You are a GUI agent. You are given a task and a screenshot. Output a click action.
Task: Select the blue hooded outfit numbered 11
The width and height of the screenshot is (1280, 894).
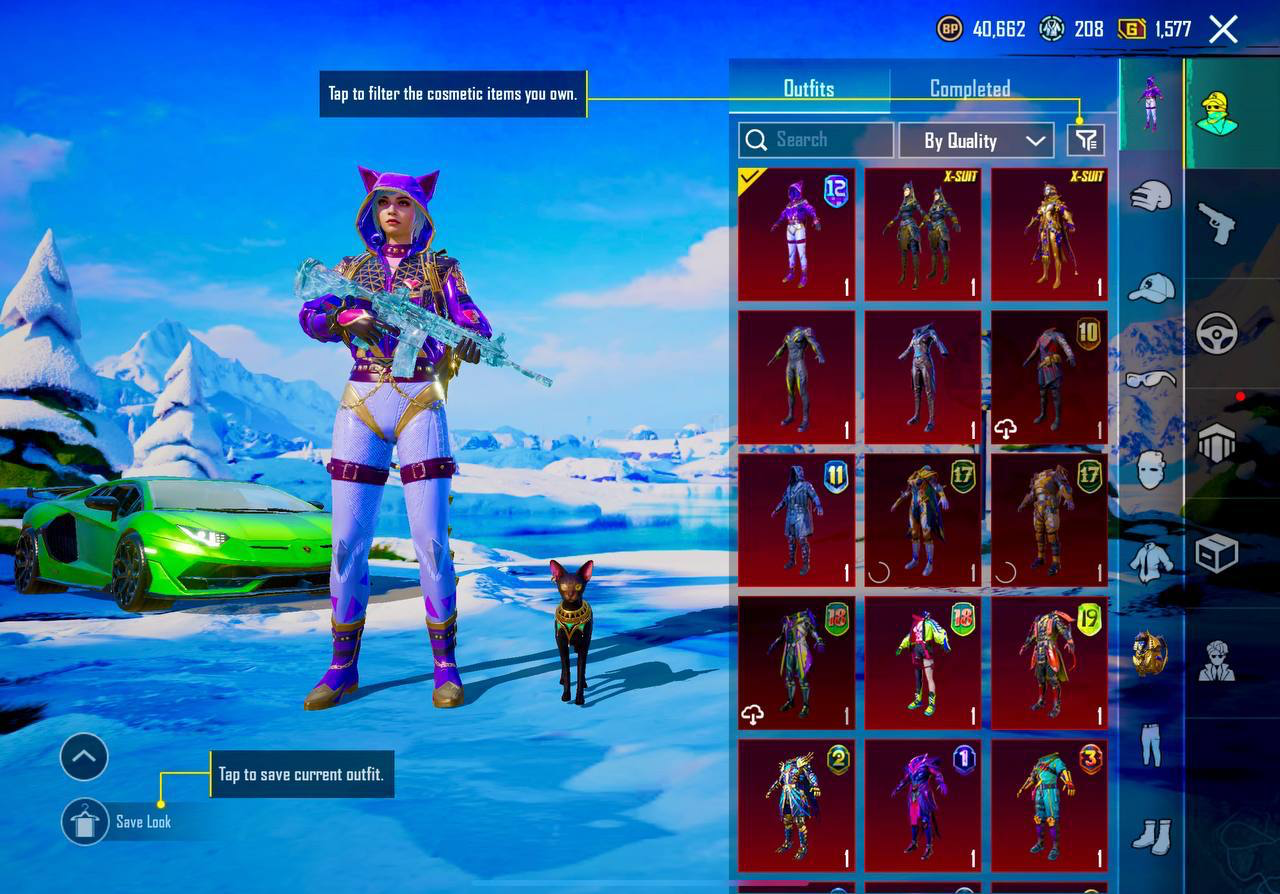click(796, 520)
